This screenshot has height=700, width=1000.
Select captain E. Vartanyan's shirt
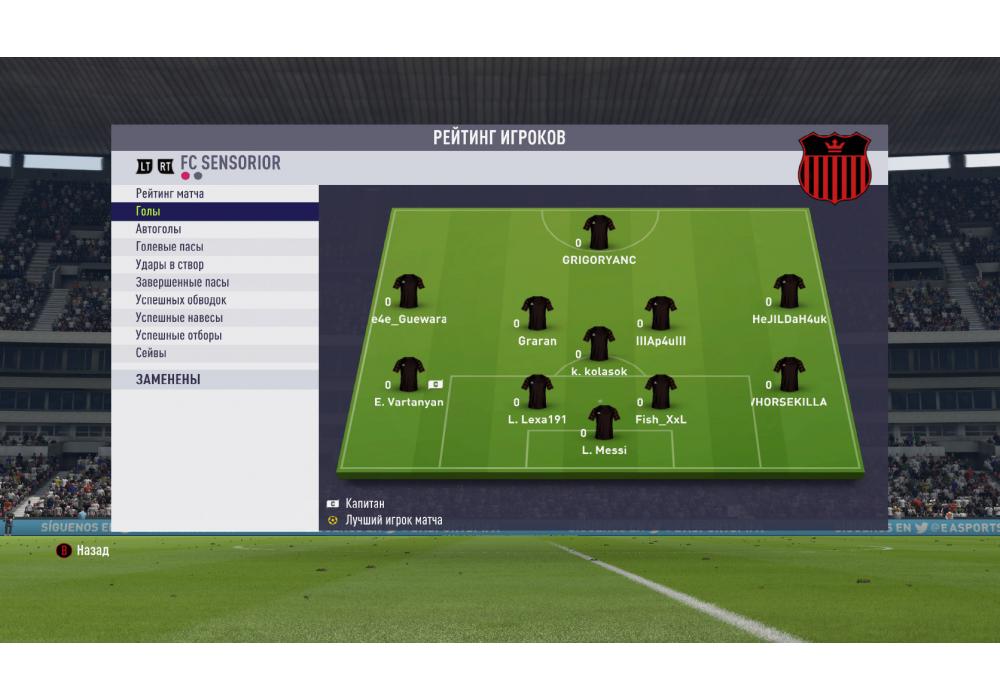coord(409,375)
